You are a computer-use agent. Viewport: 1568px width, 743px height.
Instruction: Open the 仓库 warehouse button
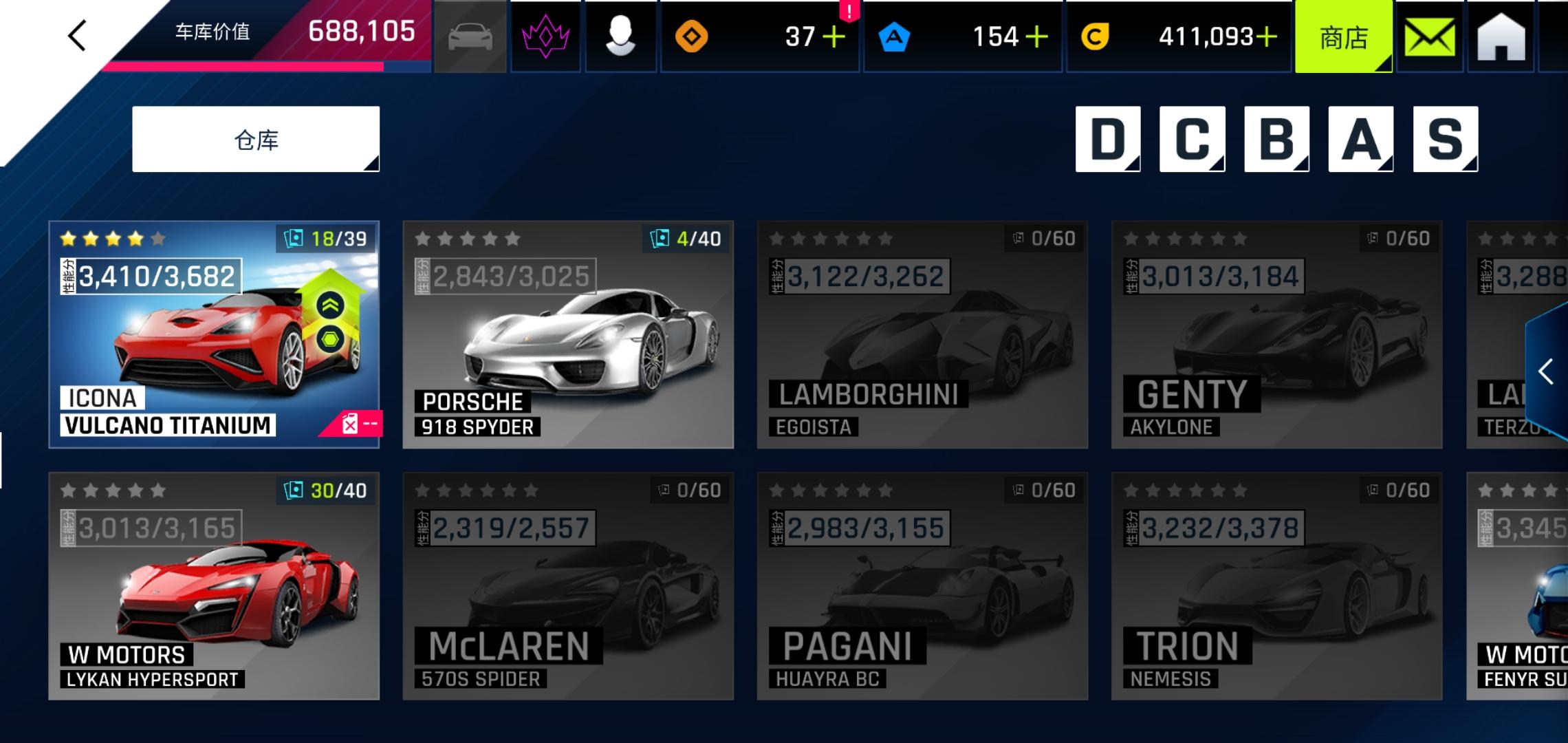(x=256, y=140)
